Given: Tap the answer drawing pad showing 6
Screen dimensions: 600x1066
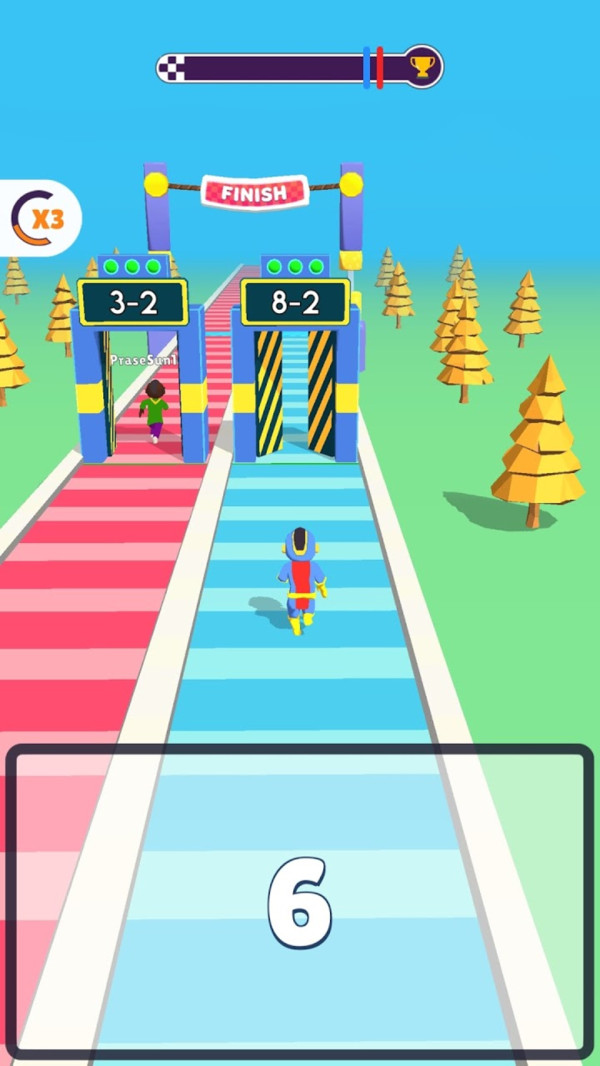Looking at the screenshot, I should point(299,902).
